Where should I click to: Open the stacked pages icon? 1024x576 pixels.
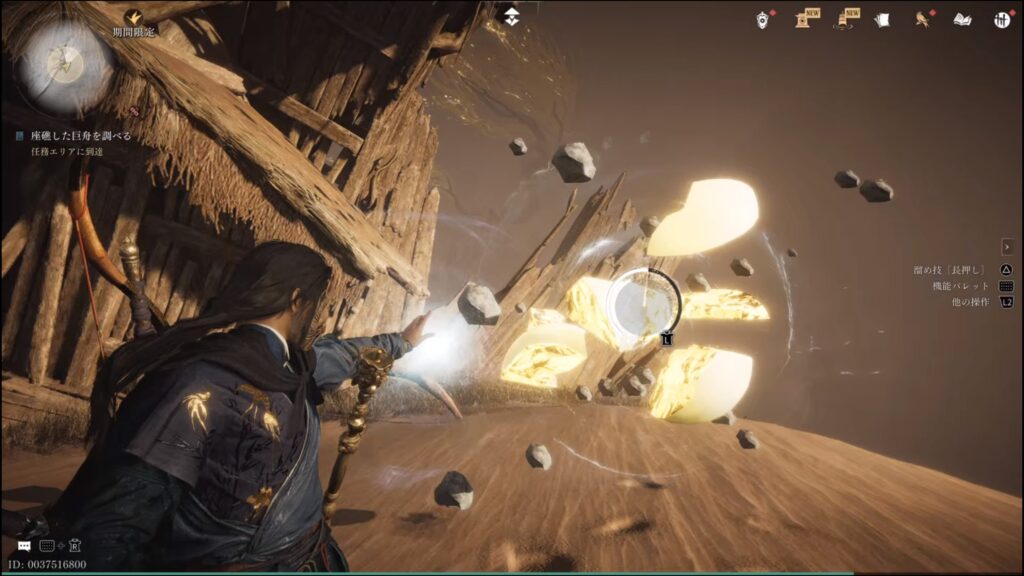click(x=882, y=19)
